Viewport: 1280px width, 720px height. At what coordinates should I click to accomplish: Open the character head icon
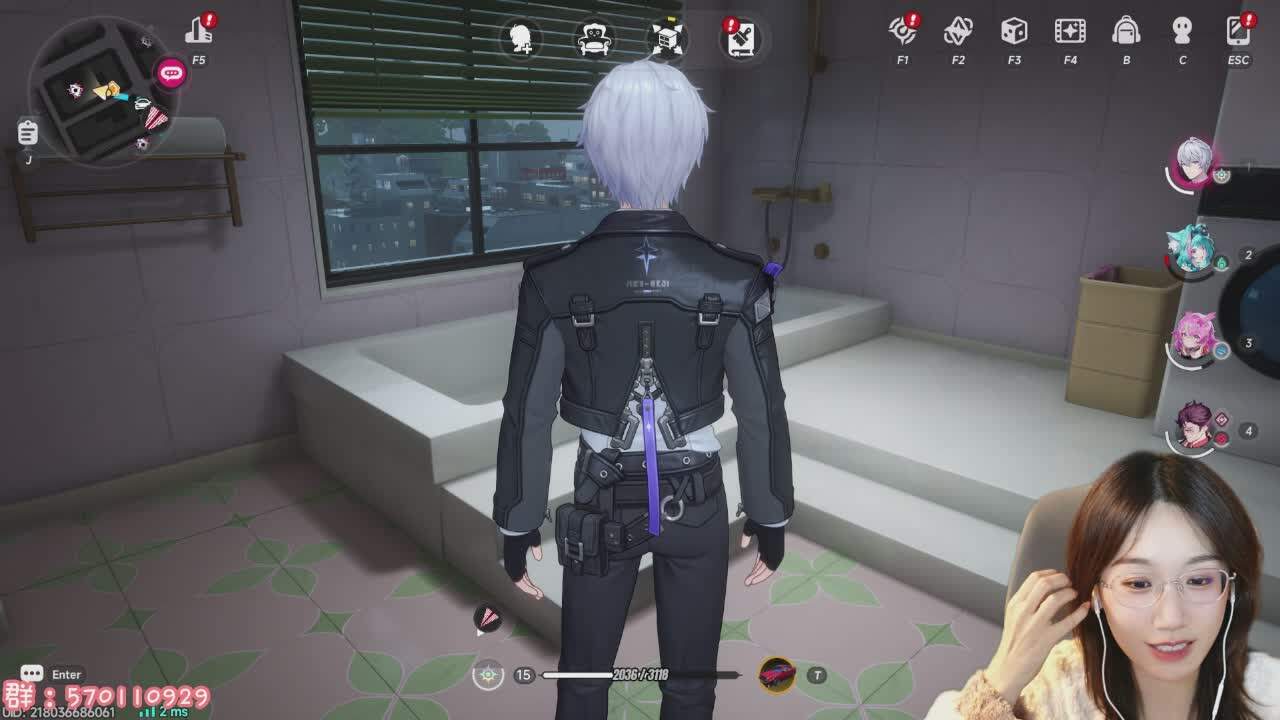point(1182,31)
